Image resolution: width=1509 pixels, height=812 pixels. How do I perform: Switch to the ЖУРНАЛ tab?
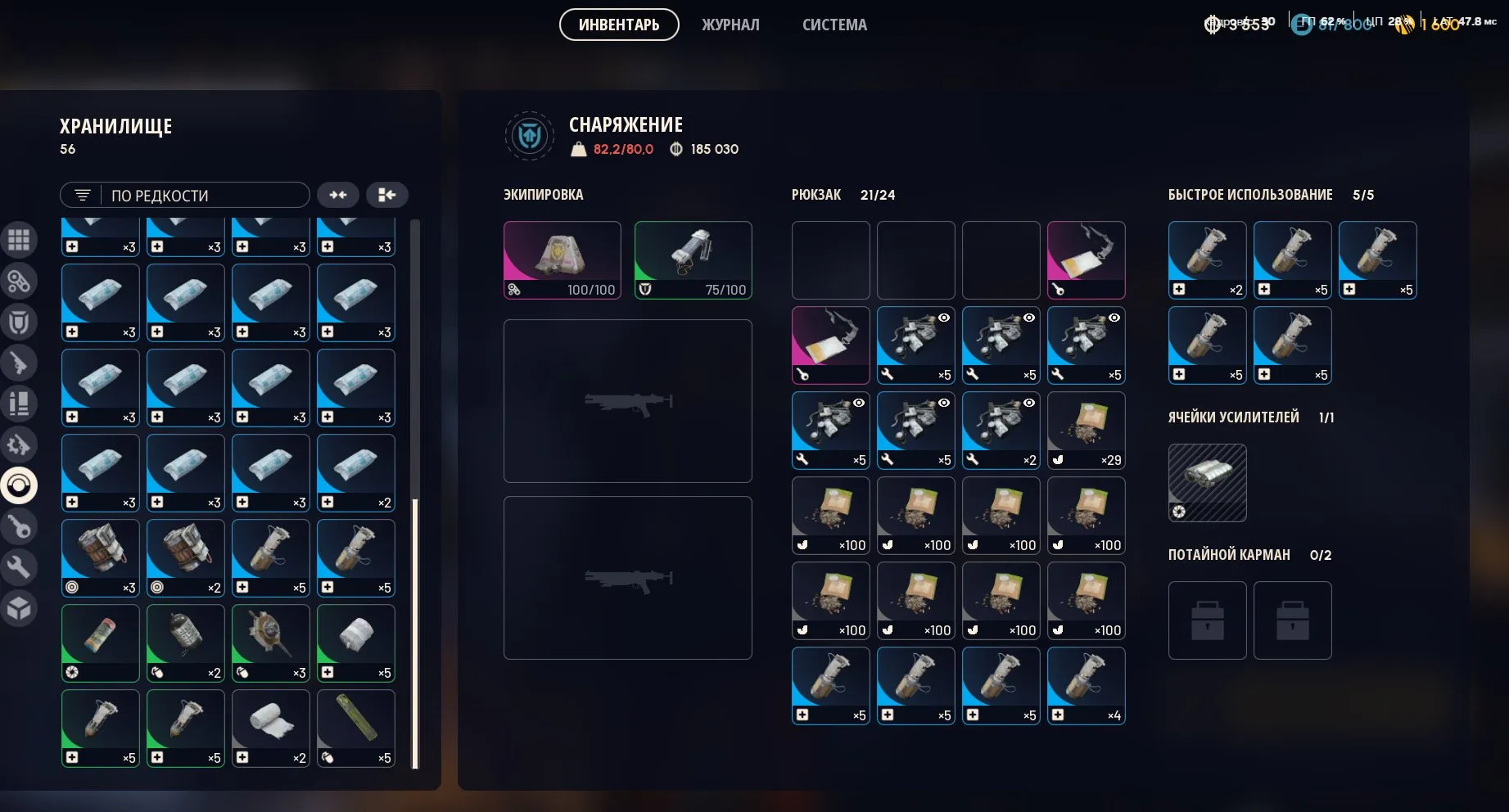point(729,25)
